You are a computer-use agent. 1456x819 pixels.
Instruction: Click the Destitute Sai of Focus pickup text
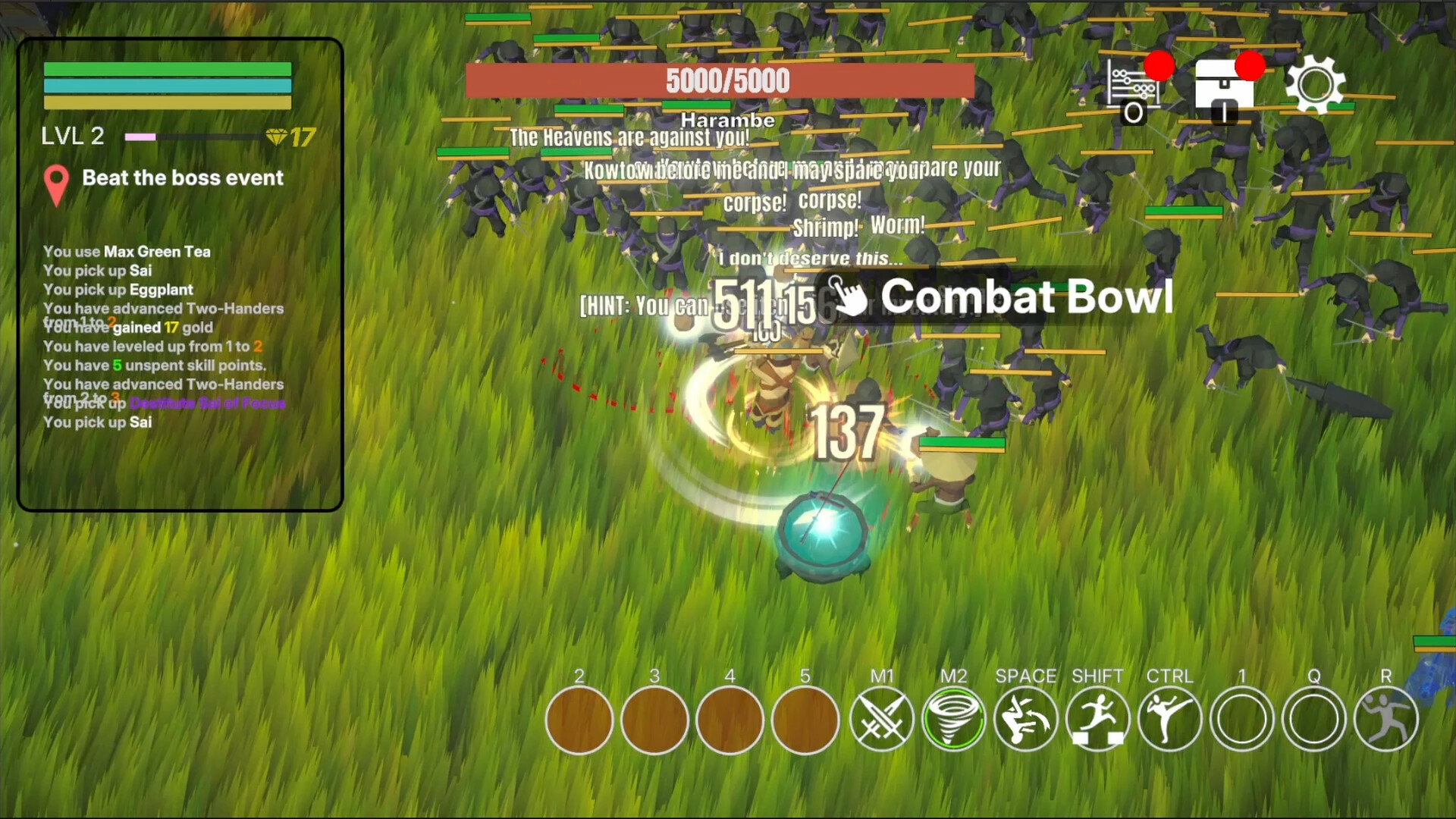[208, 404]
